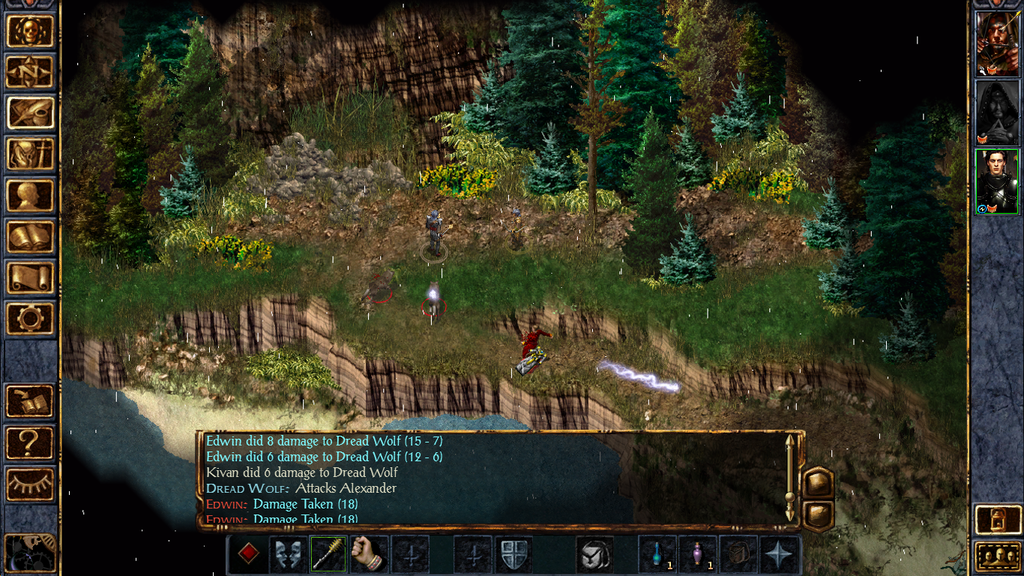The height and width of the screenshot is (576, 1024).
Task: Click the three-figures select all button
Action: pos(997,556)
